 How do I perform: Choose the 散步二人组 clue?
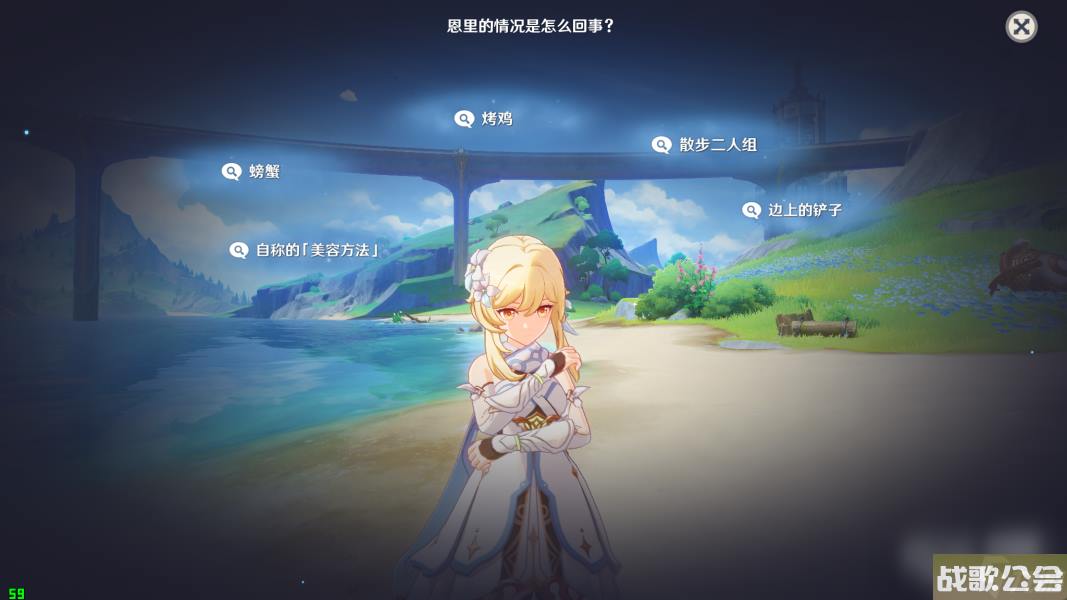pos(705,145)
